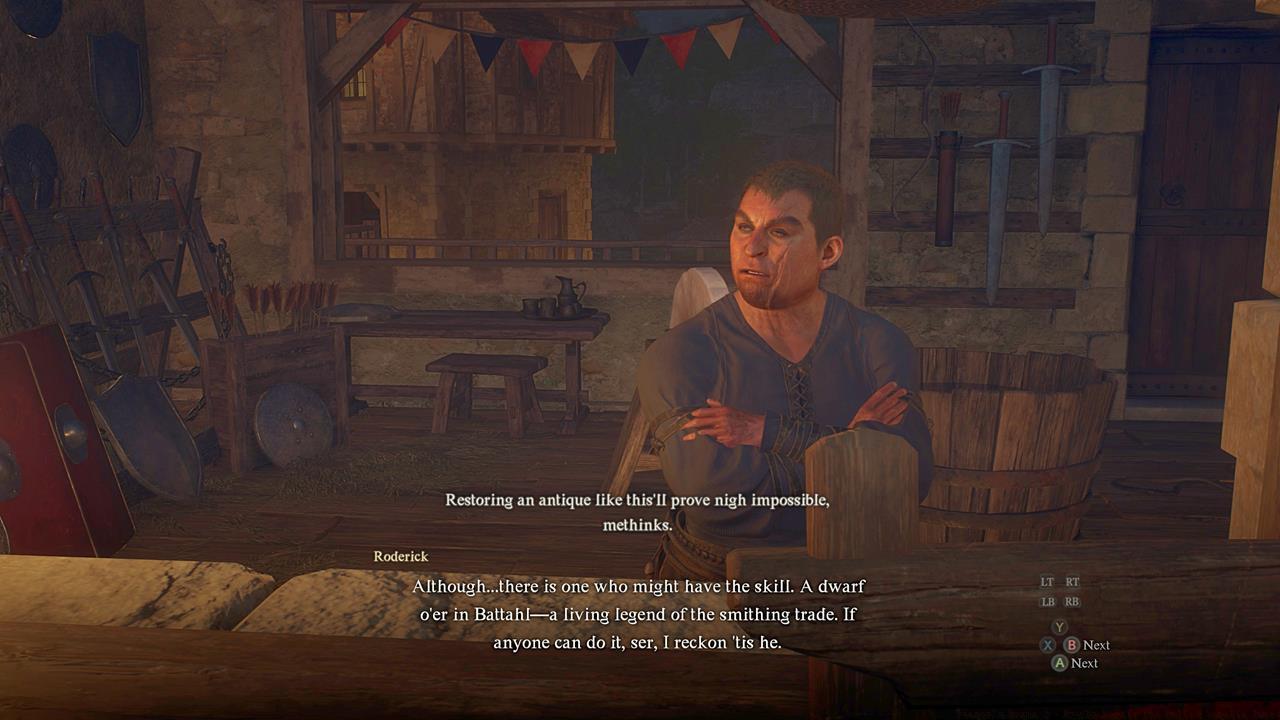Click the Y button prompt icon

(x=1060, y=626)
